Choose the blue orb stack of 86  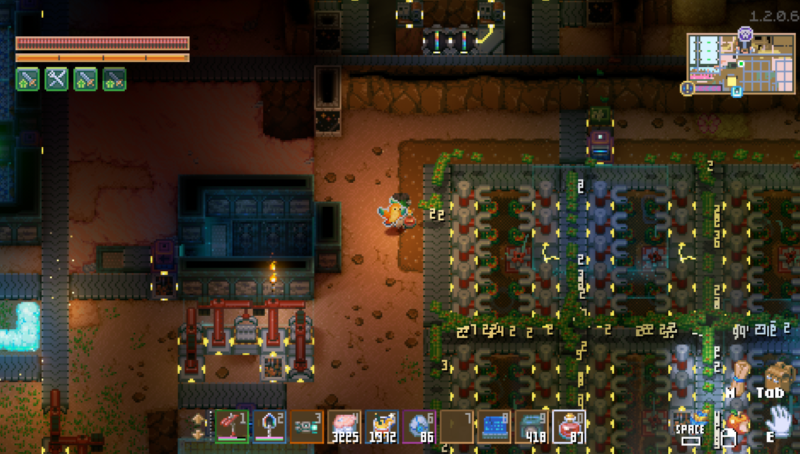(419, 426)
